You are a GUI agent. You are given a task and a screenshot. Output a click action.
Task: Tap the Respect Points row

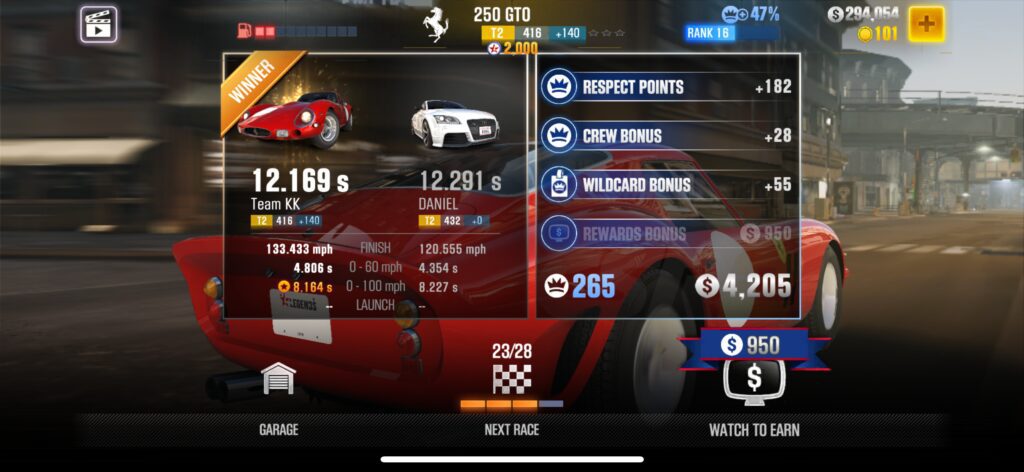pyautogui.click(x=668, y=87)
